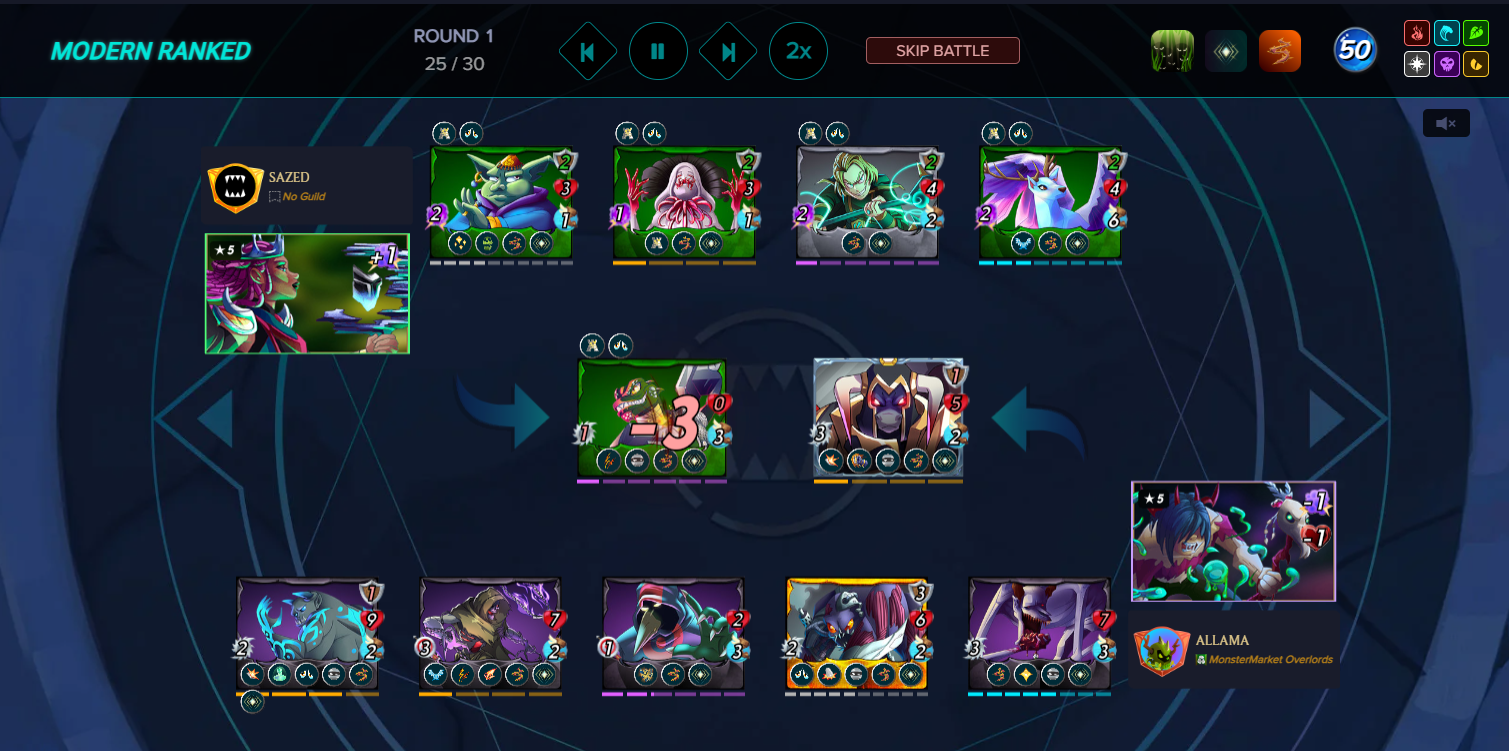This screenshot has width=1509, height=751.
Task: Click the blue mana cap 50 icon
Action: 1356,49
